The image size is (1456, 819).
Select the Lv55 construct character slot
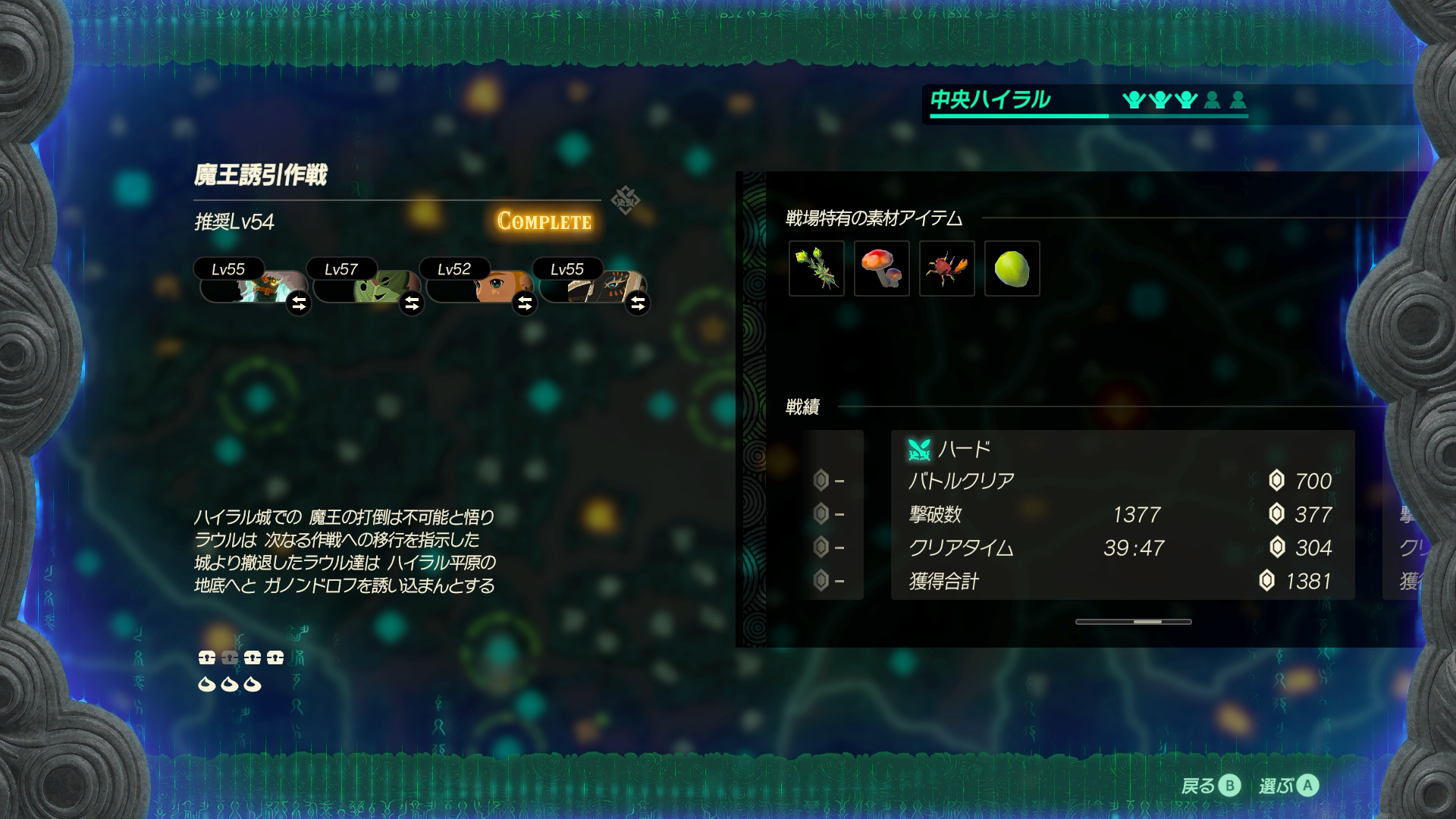click(253, 285)
